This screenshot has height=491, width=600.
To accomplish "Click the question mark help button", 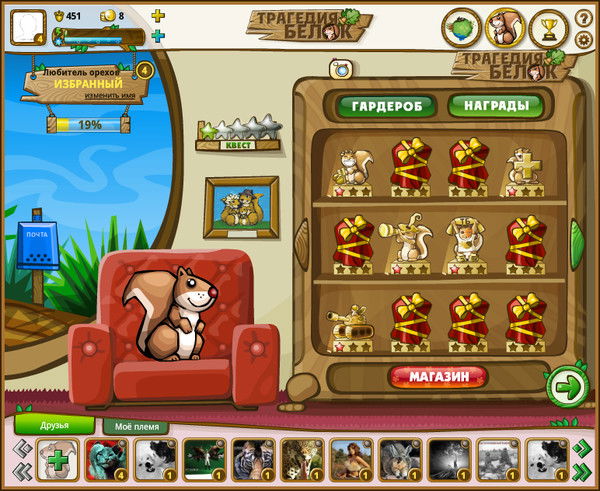I will point(584,19).
